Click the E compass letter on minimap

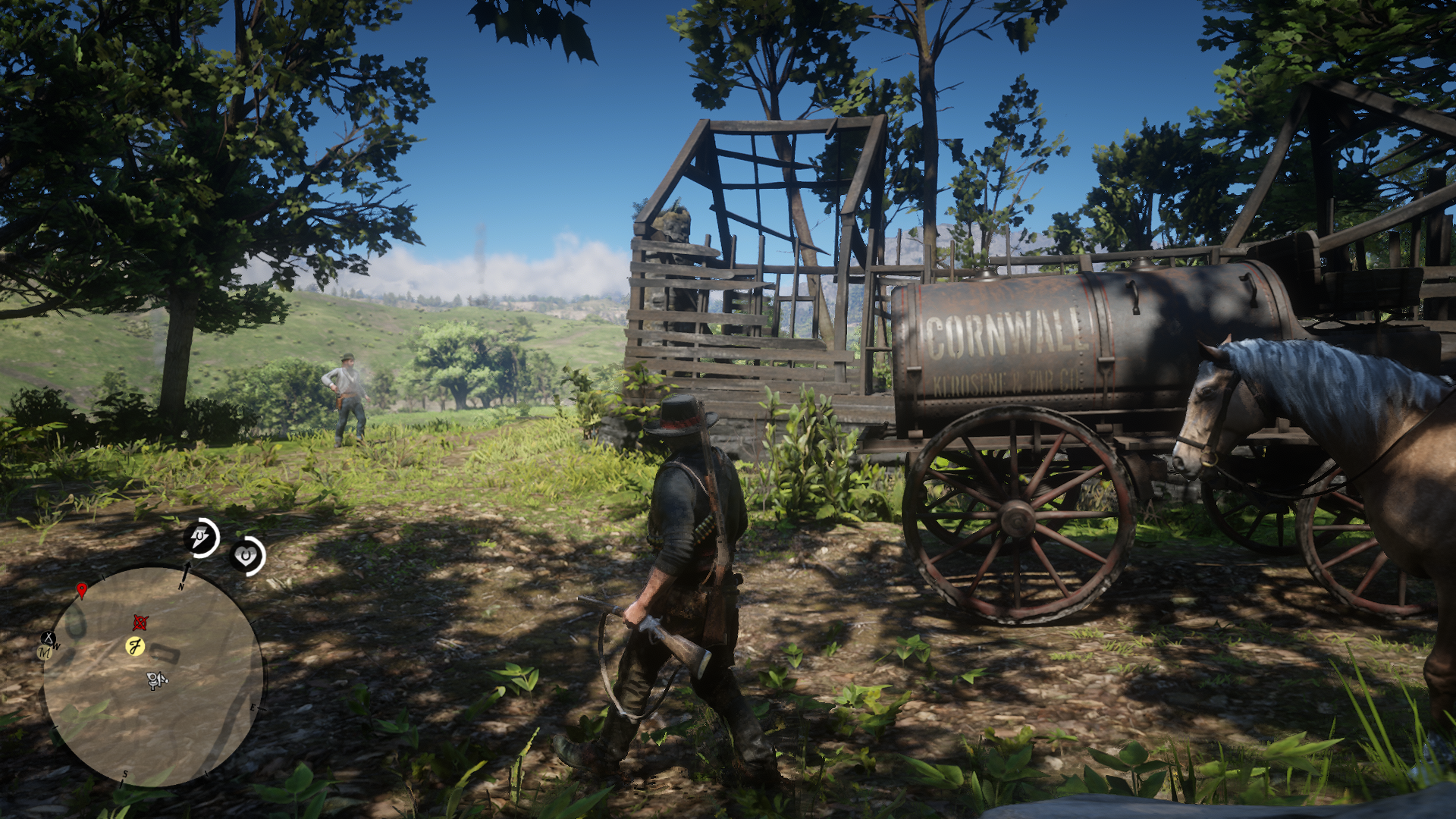click(x=253, y=708)
